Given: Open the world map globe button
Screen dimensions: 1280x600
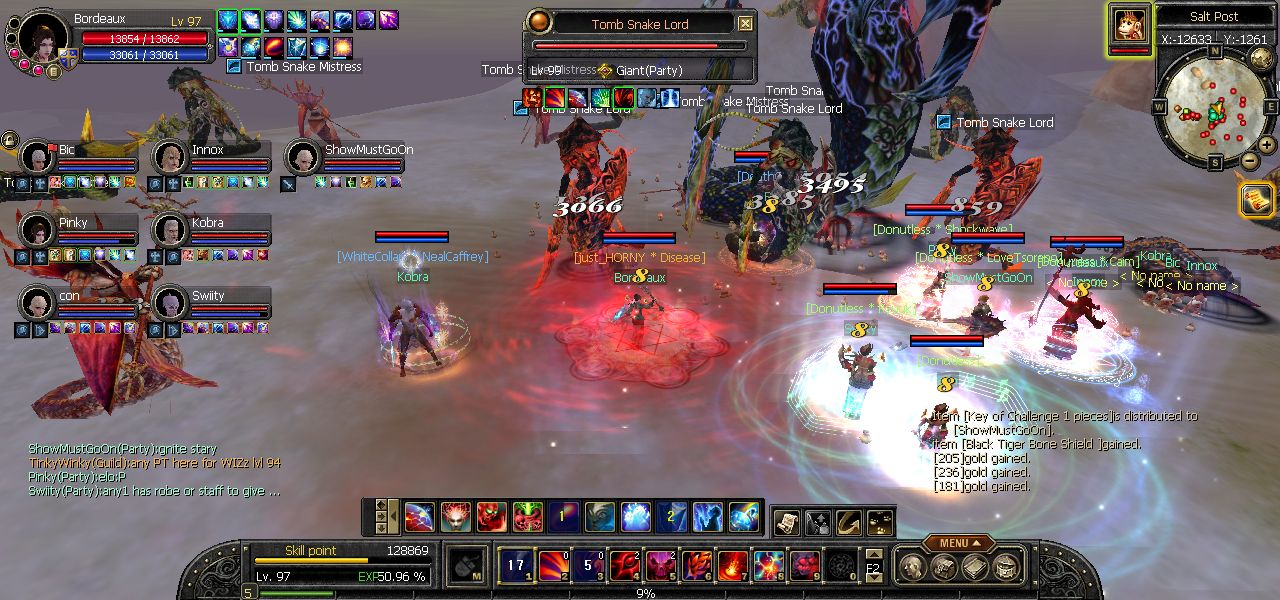Looking at the screenshot, I should 1261,57.
